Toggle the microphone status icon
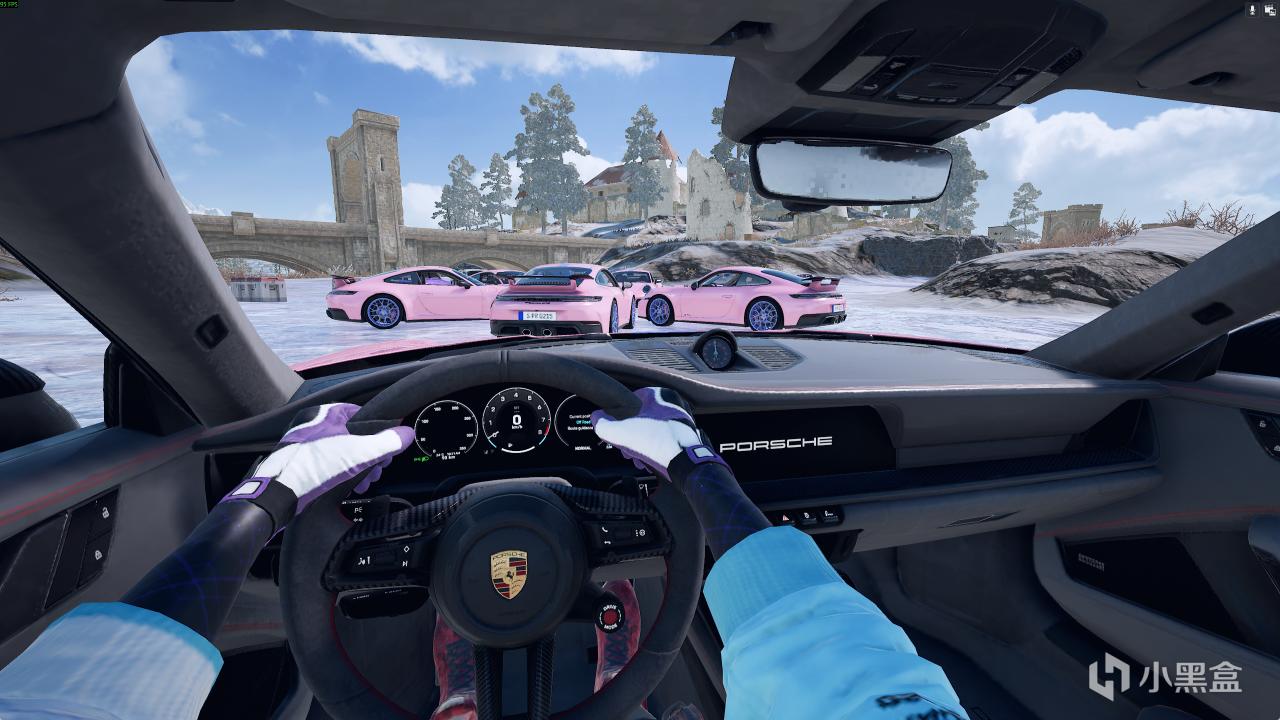This screenshot has height=720, width=1280. coord(1252,10)
